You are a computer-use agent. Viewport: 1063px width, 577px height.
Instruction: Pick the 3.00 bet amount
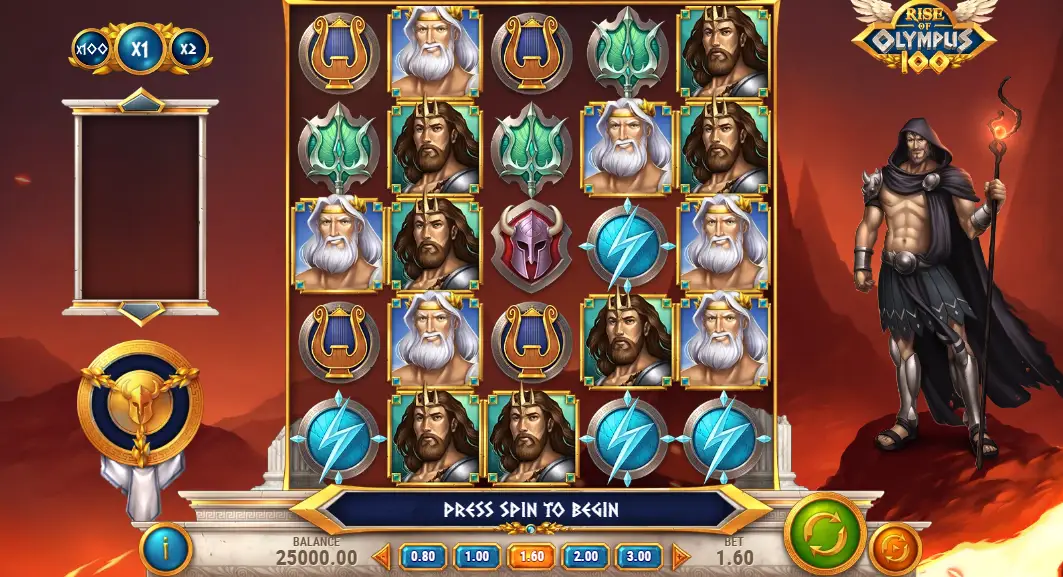[638, 556]
